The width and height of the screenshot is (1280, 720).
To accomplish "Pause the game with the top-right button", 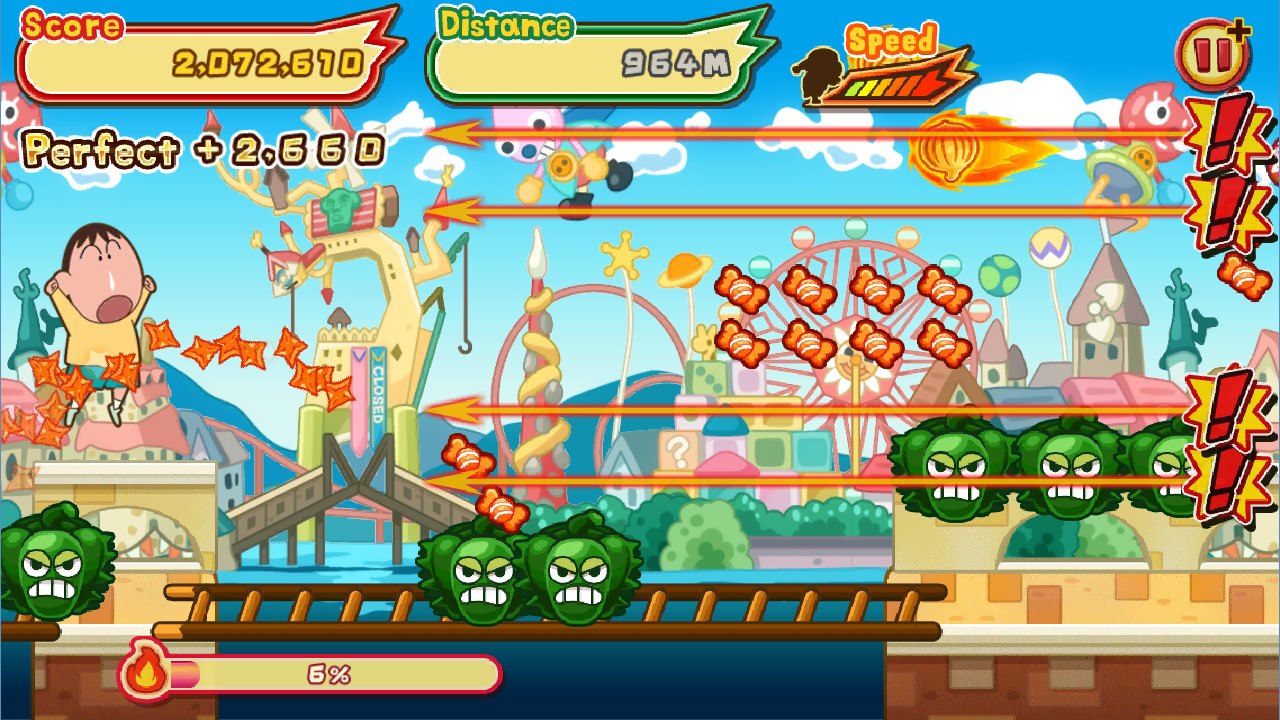I will click(1210, 56).
